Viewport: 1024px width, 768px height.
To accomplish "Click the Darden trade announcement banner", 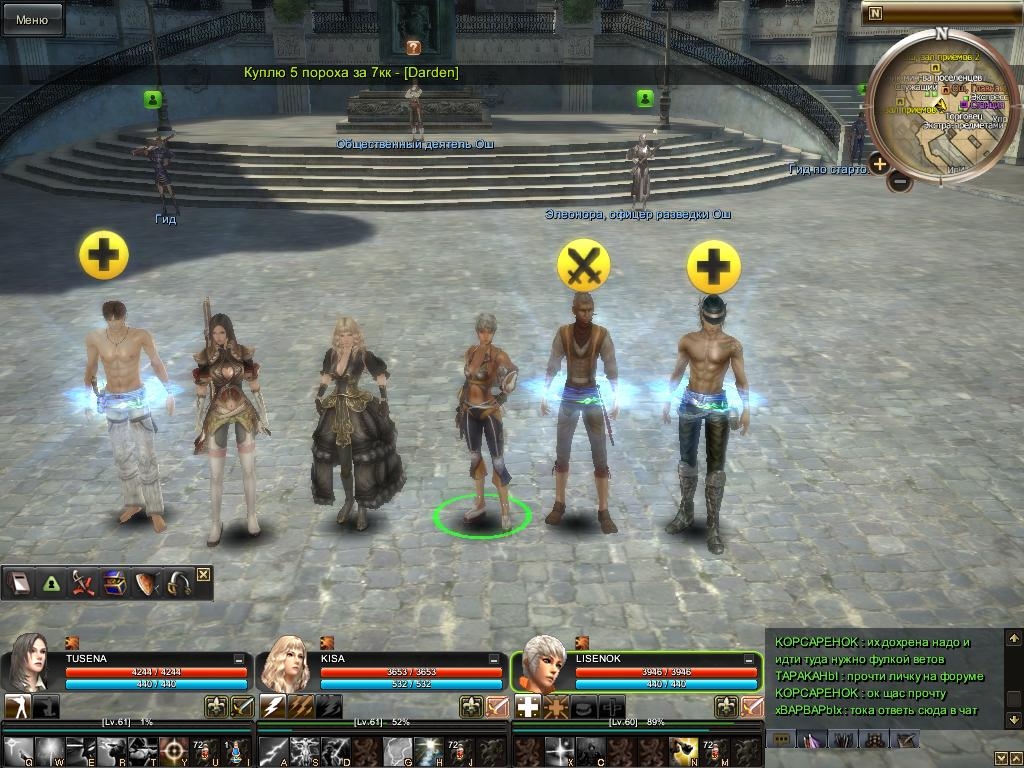I will click(351, 73).
